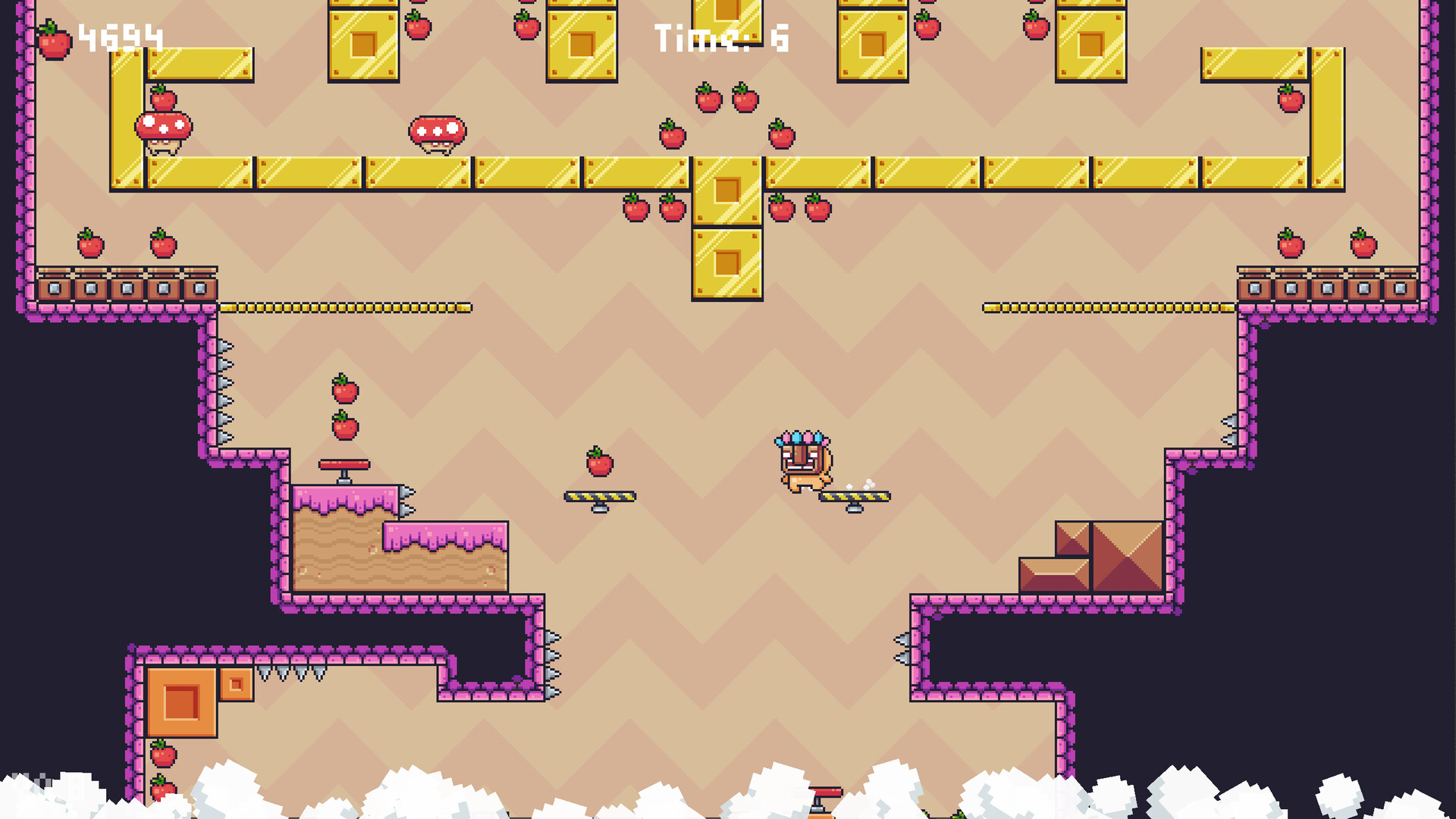The image size is (1456, 819).
Task: Click the score display reading 4694
Action: (x=121, y=34)
